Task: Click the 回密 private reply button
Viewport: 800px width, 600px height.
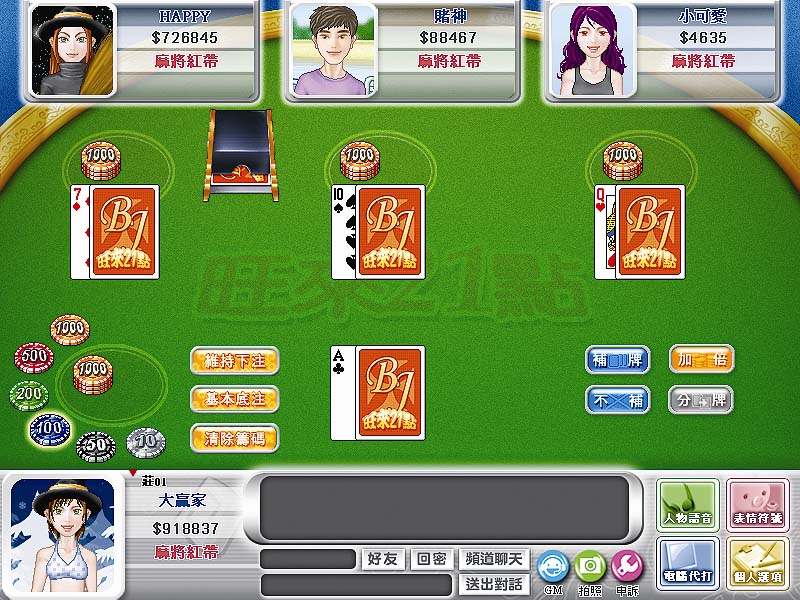Action: coord(431,559)
